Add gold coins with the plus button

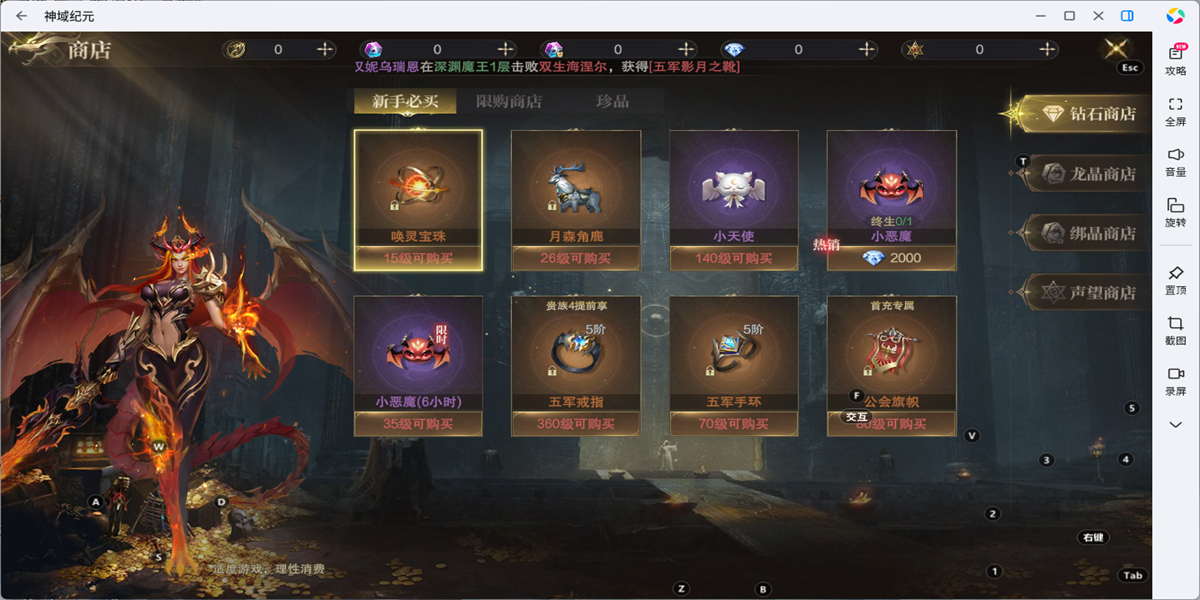coord(325,49)
